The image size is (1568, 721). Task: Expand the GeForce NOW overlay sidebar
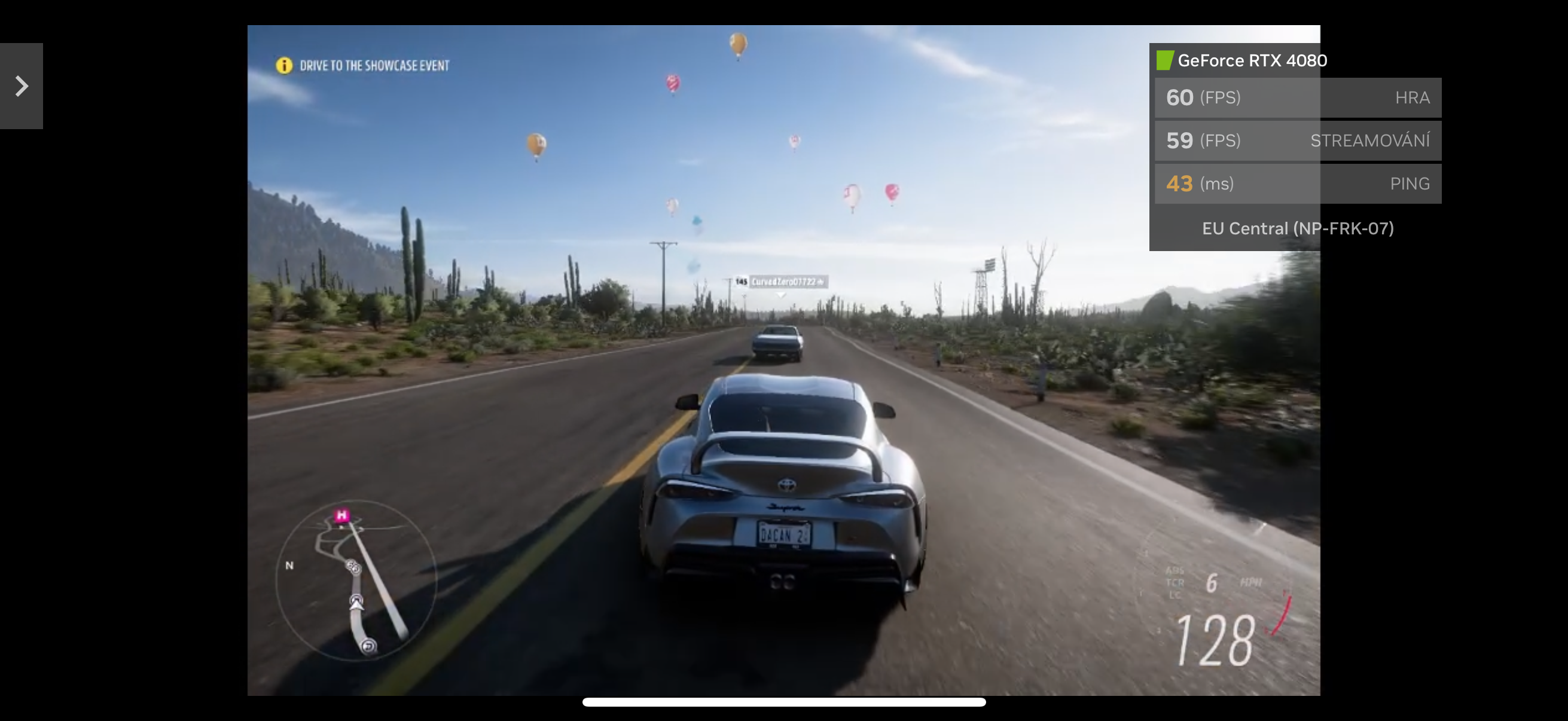(22, 85)
